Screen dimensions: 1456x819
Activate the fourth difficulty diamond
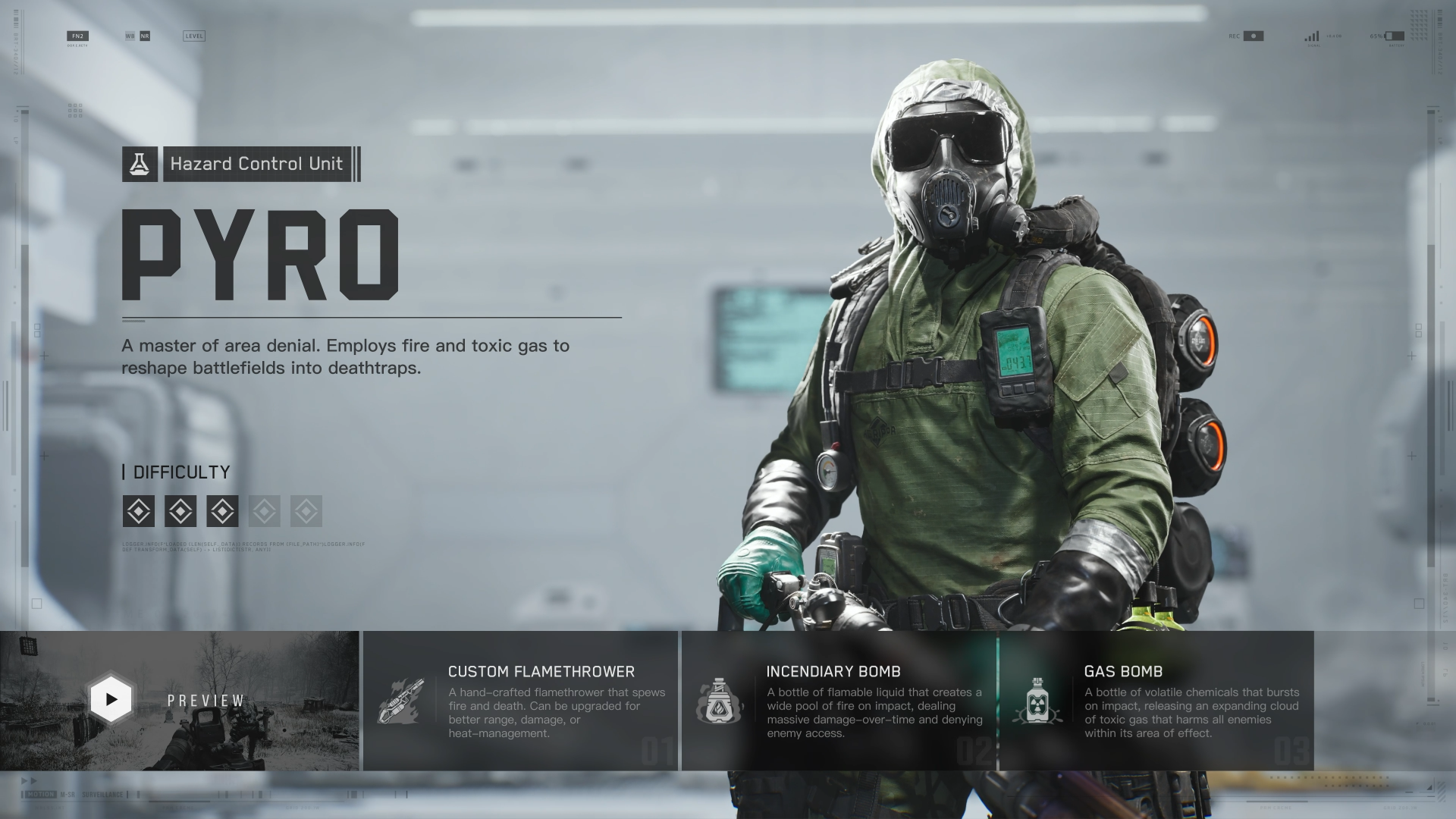[264, 511]
